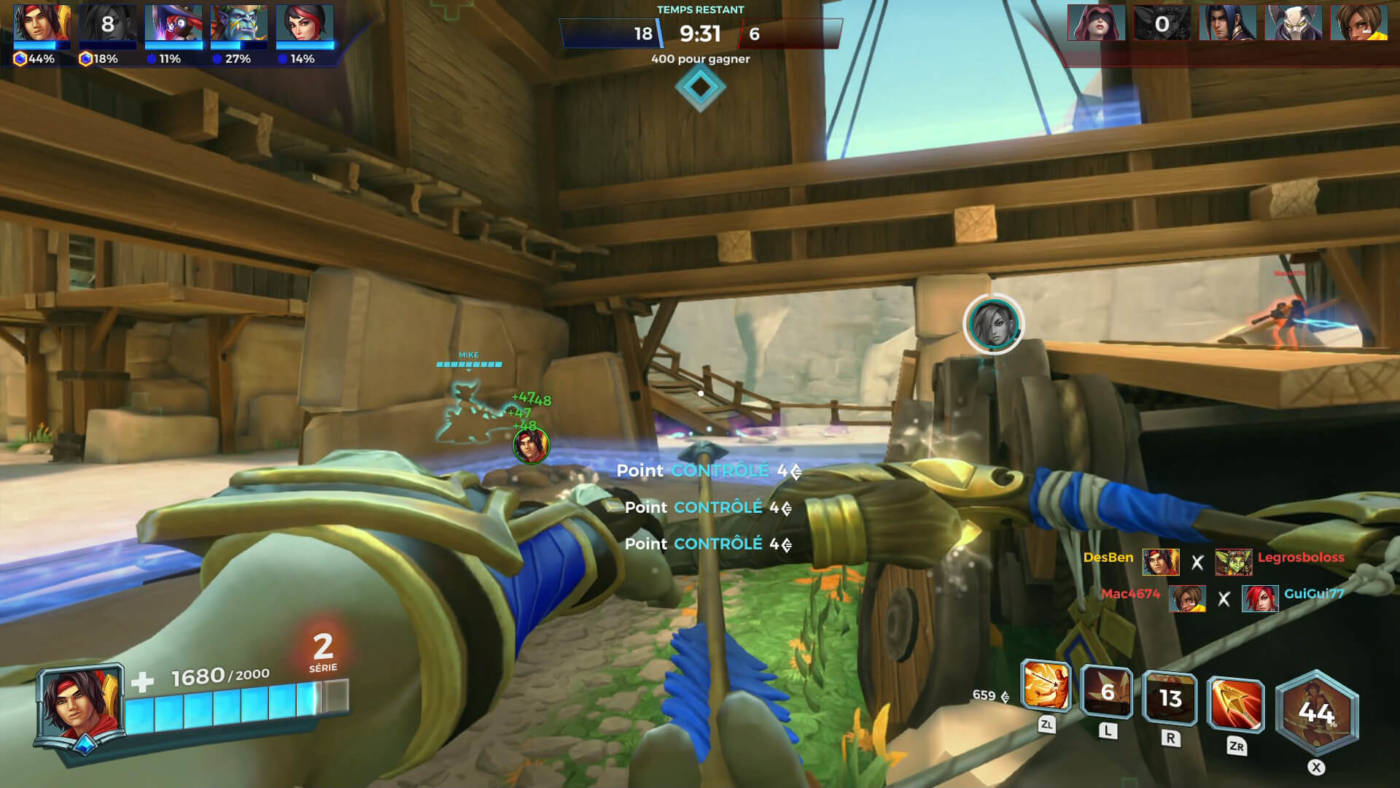Activate the golden arrowhead ability icon

pos(1235,704)
